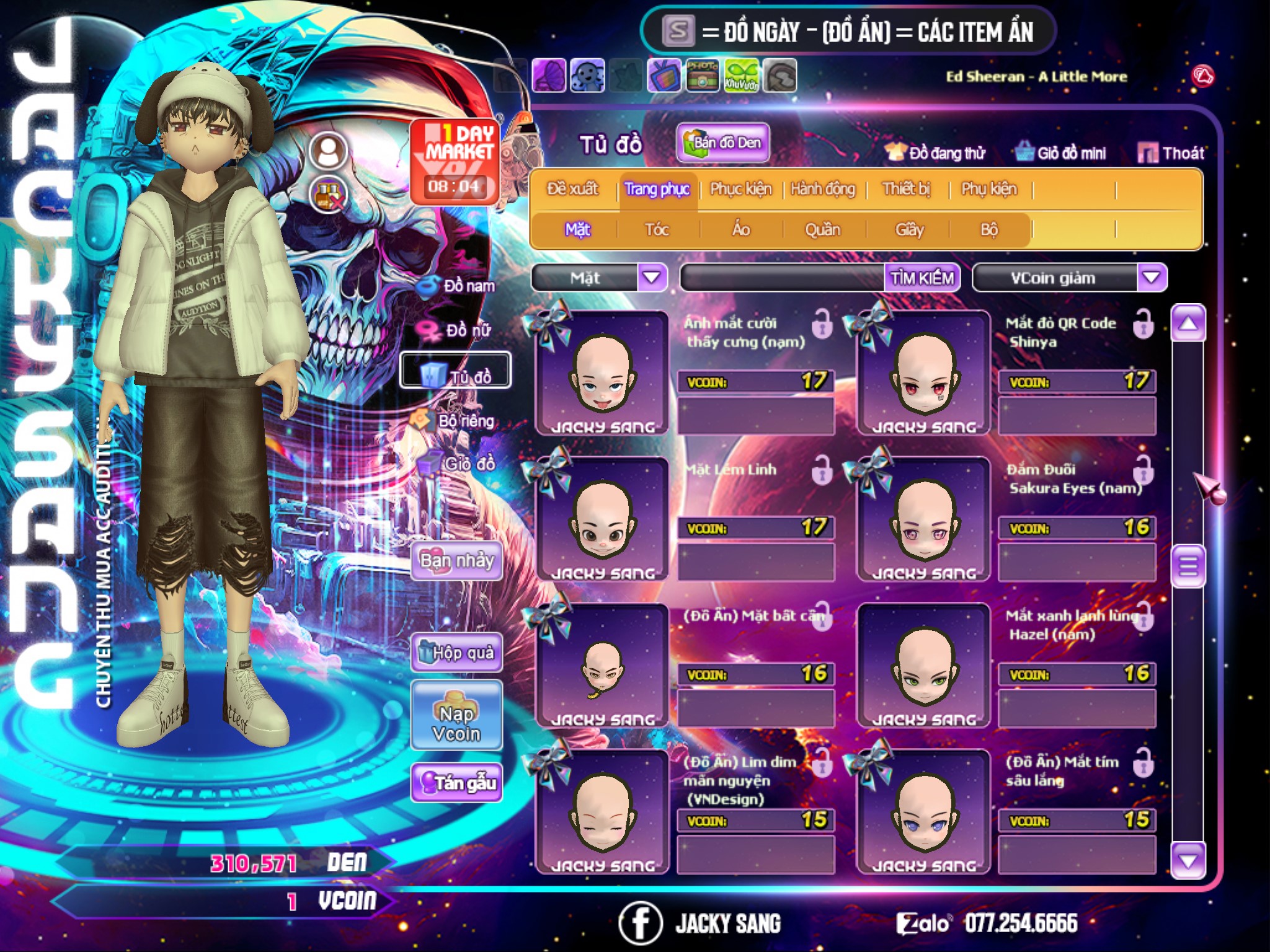Select the Mắt đỏ QR Code Shinya face

pyautogui.click(x=924, y=373)
